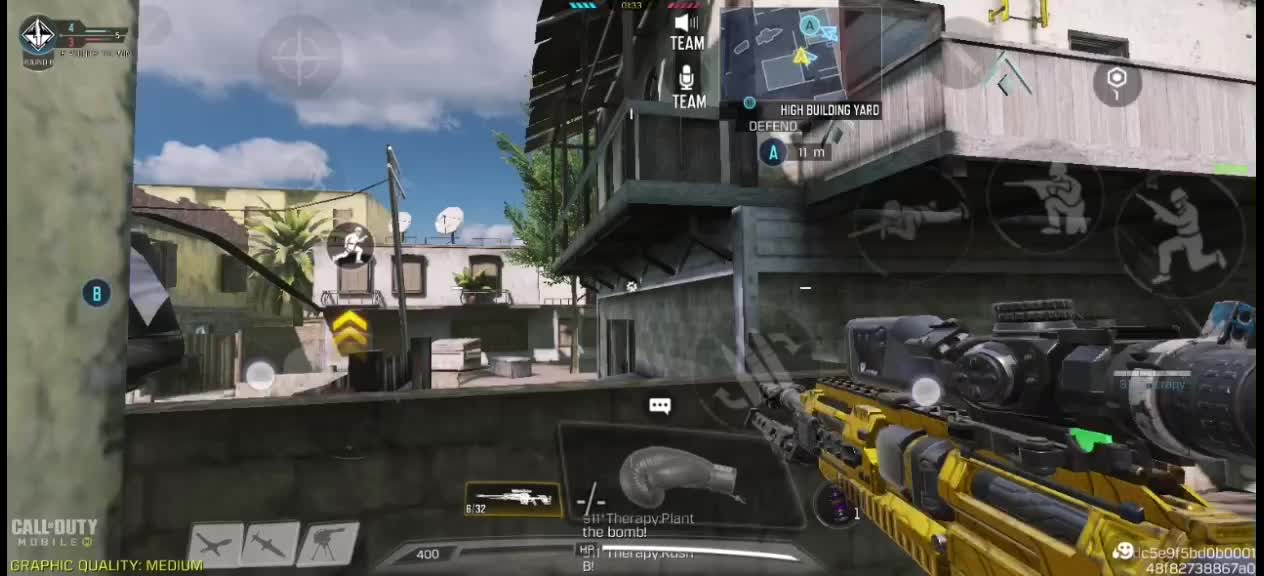Image resolution: width=1264 pixels, height=576 pixels.
Task: Activate the sentry gun scorestreak
Action: point(328,545)
